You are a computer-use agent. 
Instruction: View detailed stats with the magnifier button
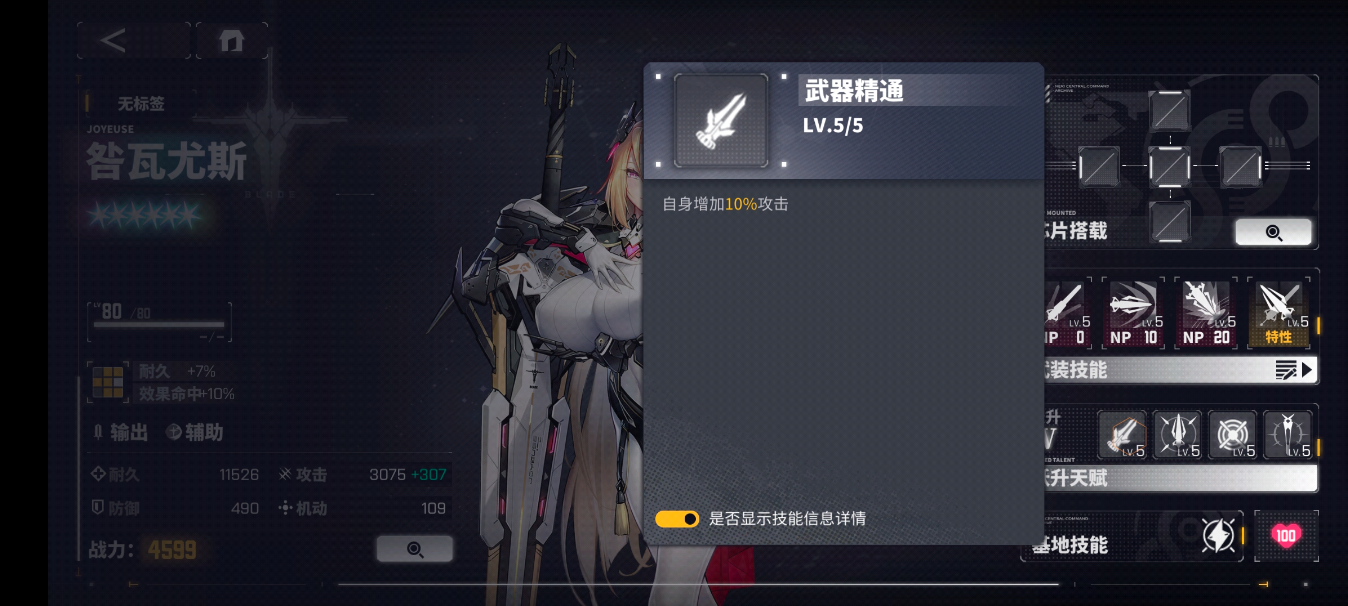coord(415,549)
